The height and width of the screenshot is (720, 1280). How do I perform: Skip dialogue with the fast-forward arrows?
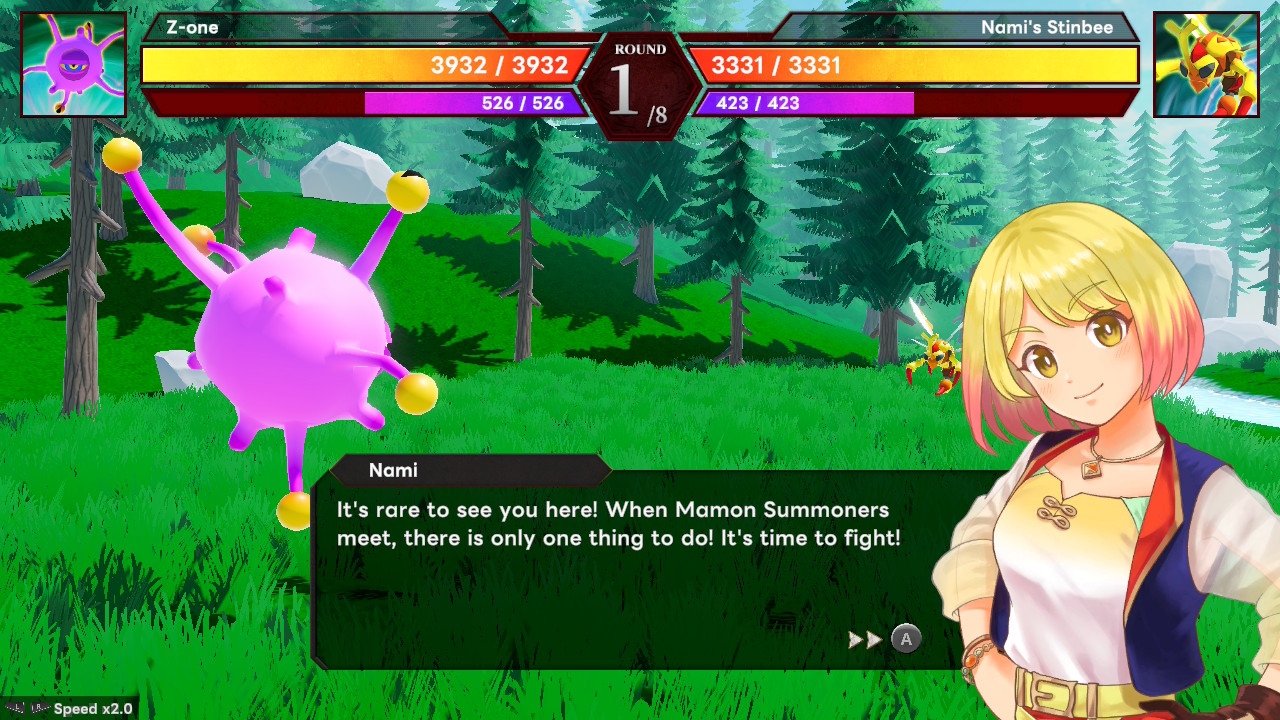(865, 640)
